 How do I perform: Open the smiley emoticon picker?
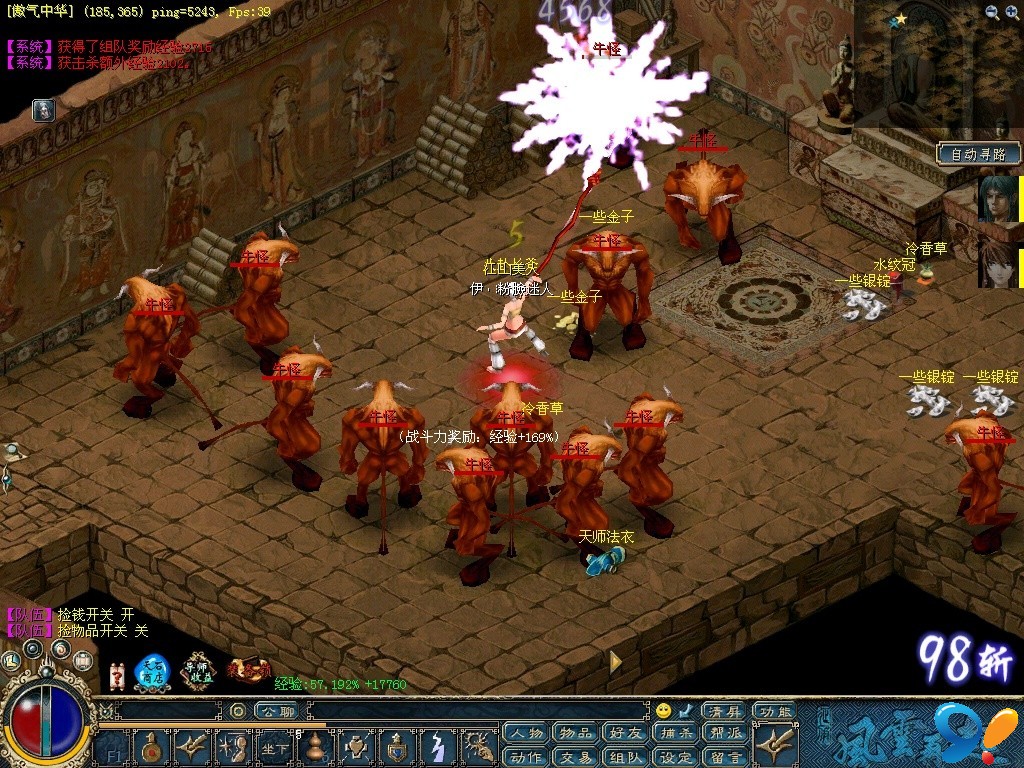663,711
